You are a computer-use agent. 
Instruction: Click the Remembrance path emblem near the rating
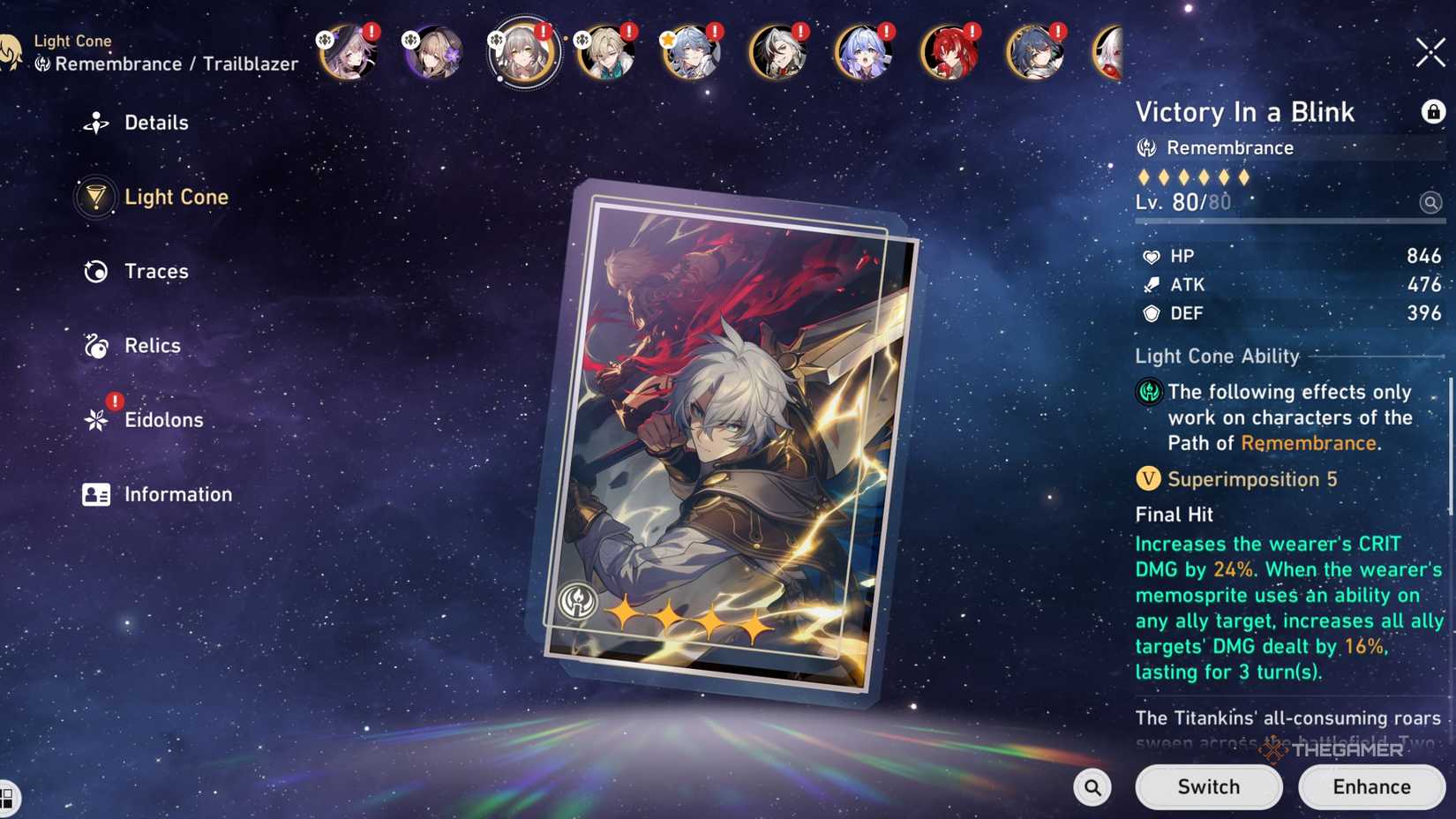pos(1148,148)
